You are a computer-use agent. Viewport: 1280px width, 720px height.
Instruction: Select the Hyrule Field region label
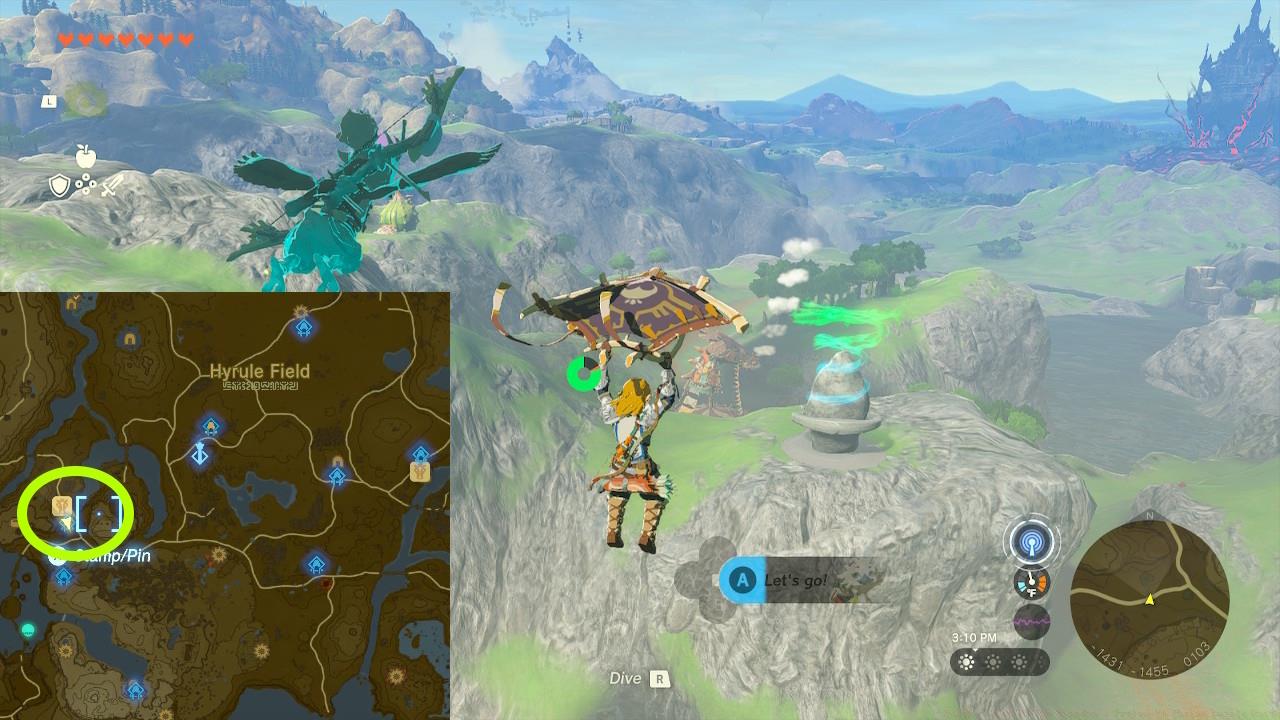[x=262, y=370]
